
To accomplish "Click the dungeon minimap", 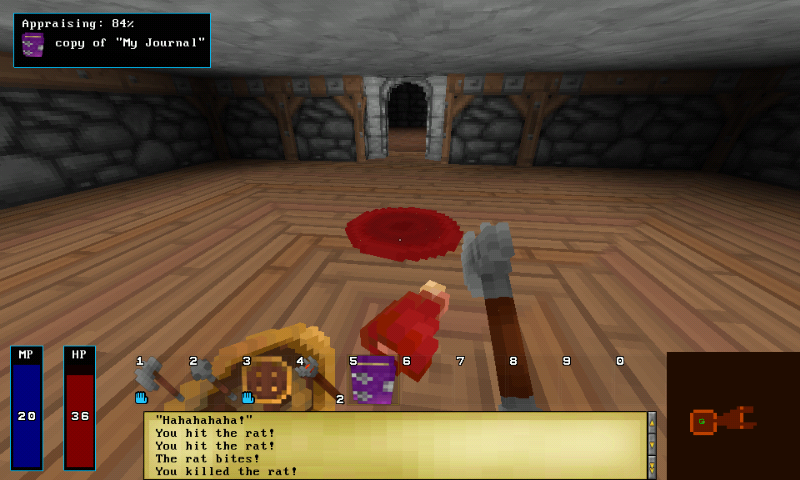I will pyautogui.click(x=732, y=416).
